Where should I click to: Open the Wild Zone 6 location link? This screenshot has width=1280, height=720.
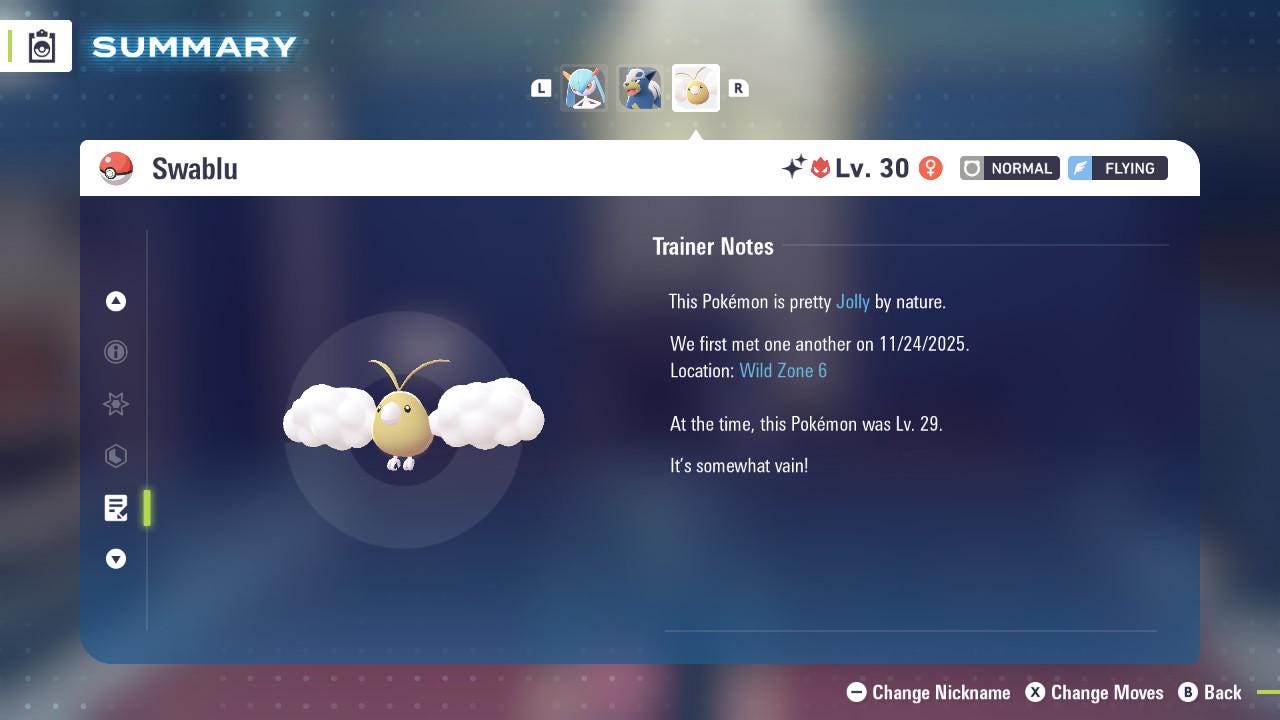coord(783,370)
